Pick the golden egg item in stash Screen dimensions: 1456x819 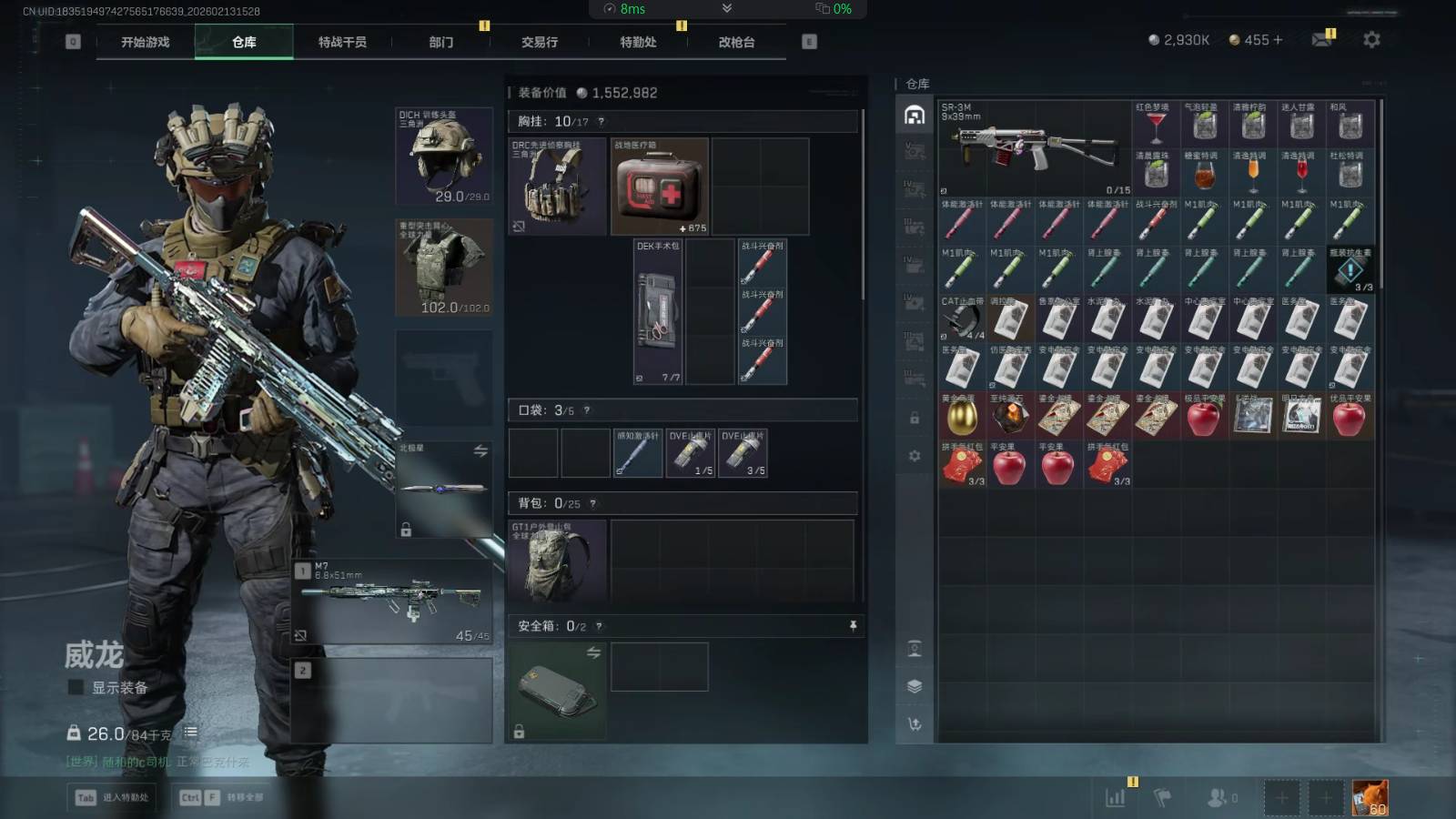pyautogui.click(x=962, y=417)
